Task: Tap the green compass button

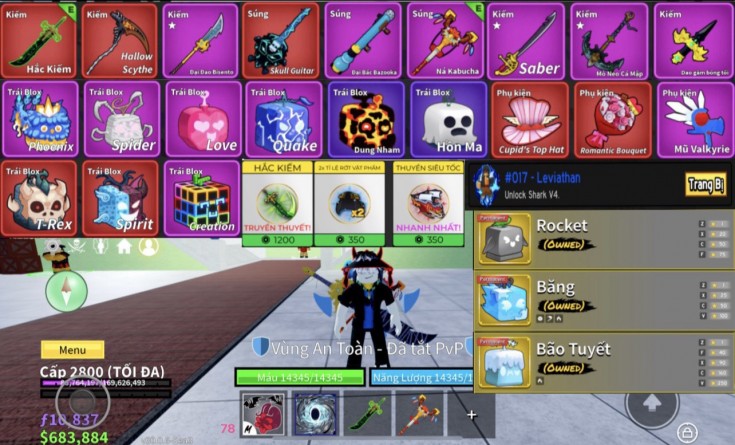Action: point(66,290)
